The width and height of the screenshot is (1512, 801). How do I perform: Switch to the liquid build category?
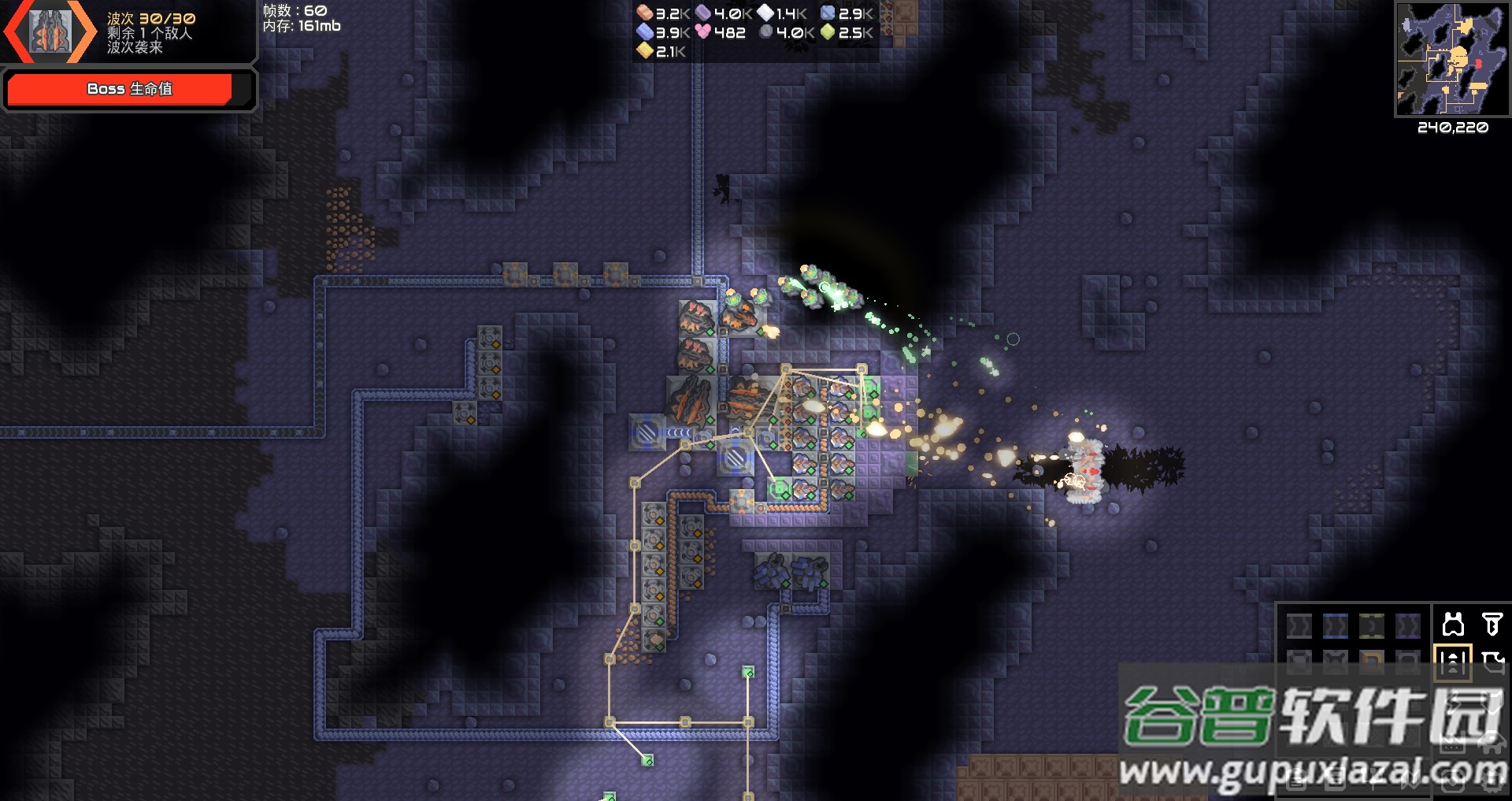[1492, 662]
